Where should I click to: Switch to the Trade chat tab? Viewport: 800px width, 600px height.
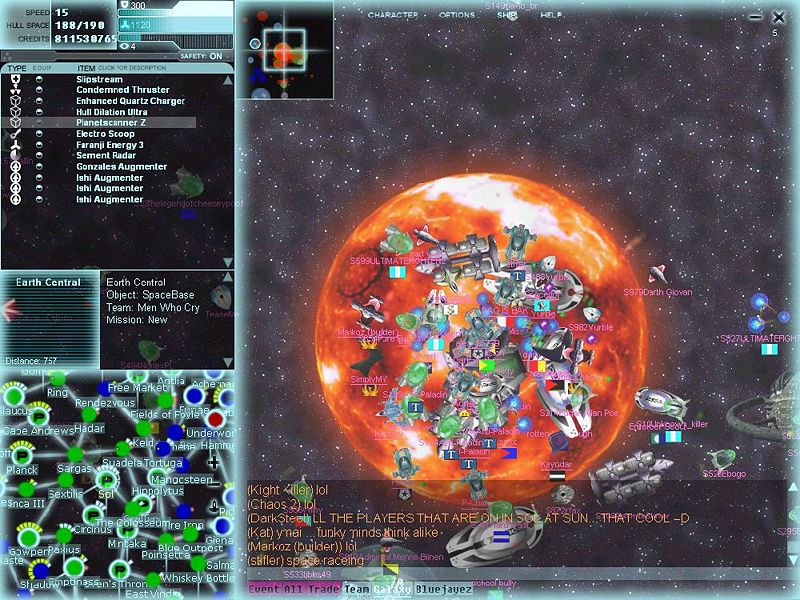tap(323, 589)
